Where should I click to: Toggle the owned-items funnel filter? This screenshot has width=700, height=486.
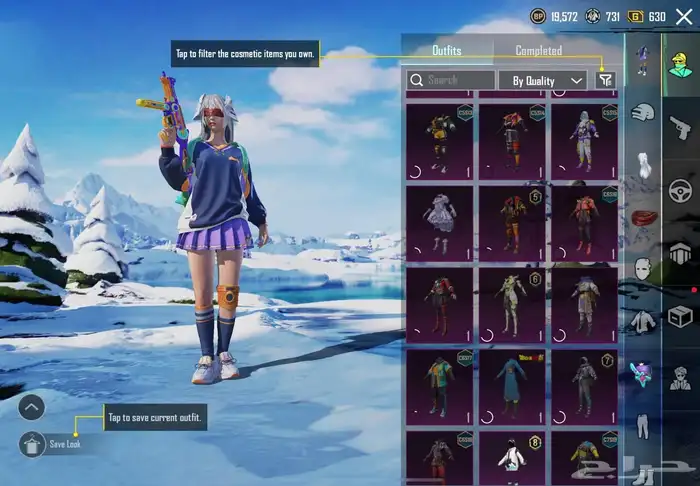(605, 80)
